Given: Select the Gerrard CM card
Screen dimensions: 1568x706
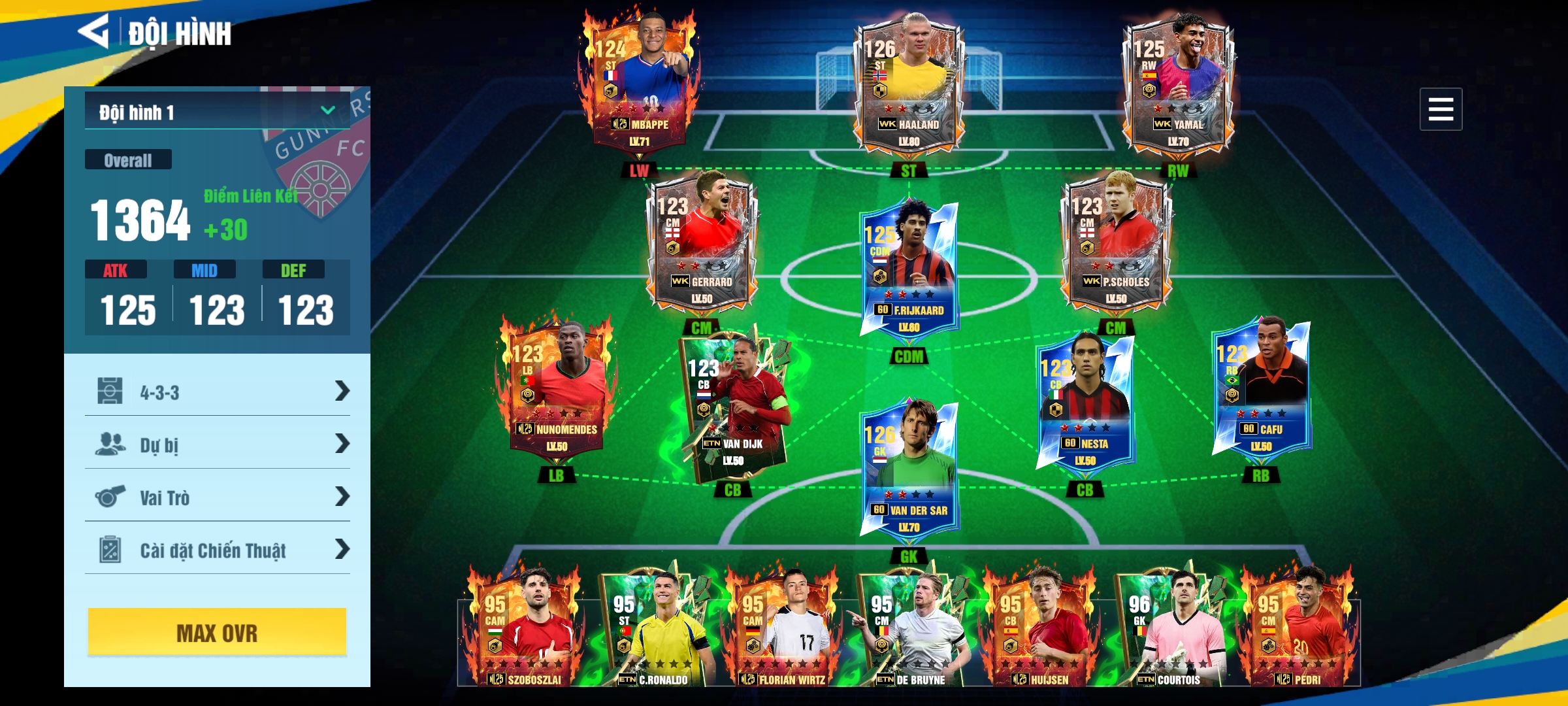Looking at the screenshot, I should pos(702,242).
